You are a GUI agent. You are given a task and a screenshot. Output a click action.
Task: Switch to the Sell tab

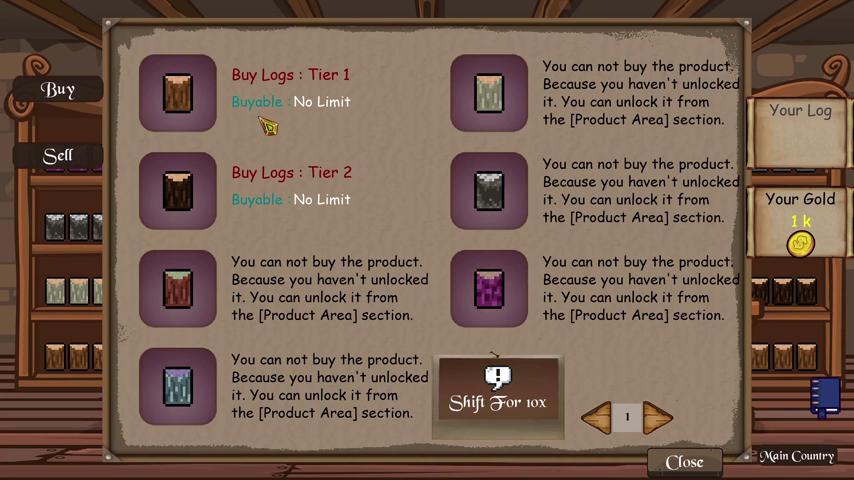(58, 156)
